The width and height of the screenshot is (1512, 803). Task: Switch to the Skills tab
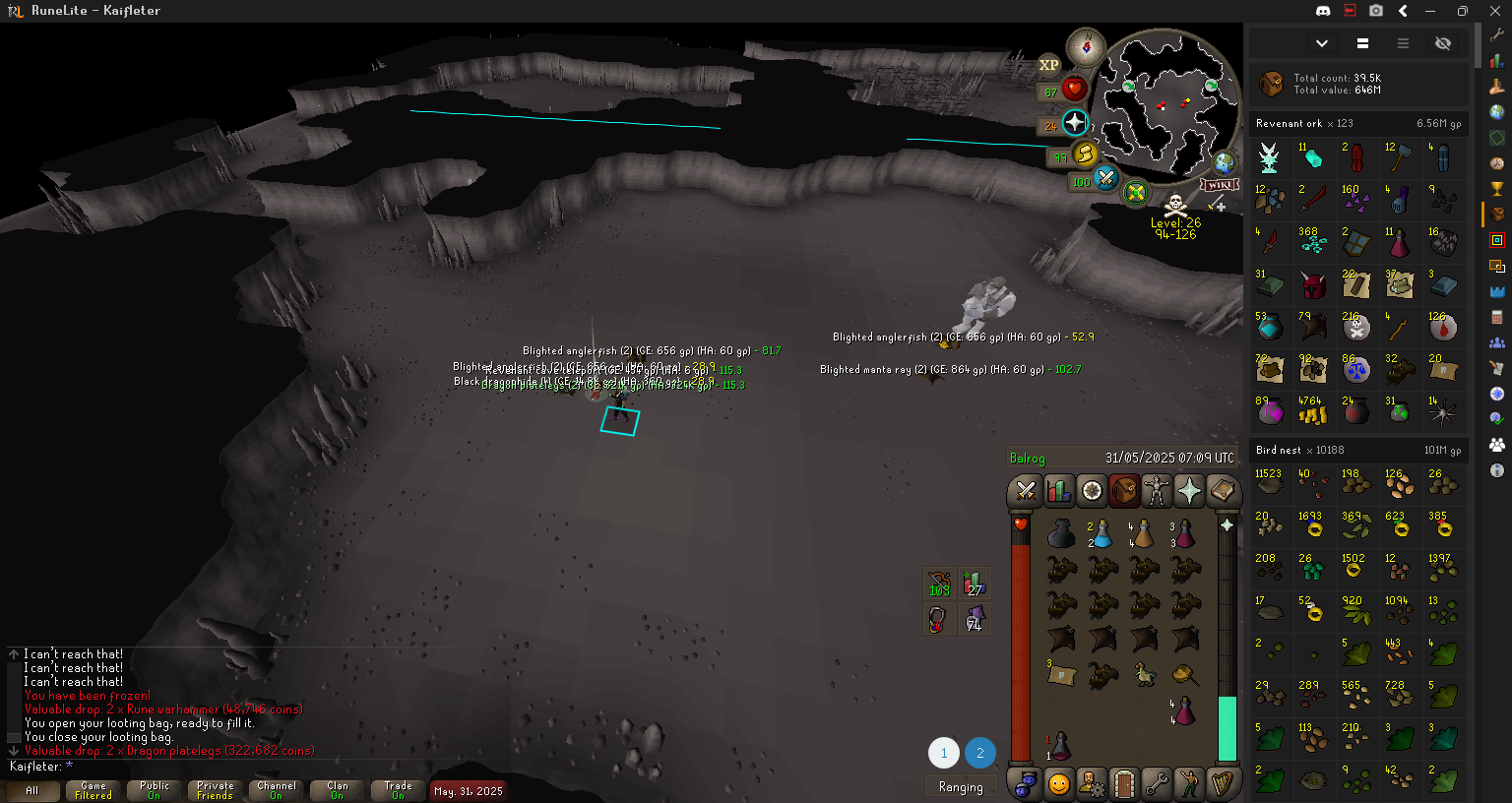[x=1058, y=490]
